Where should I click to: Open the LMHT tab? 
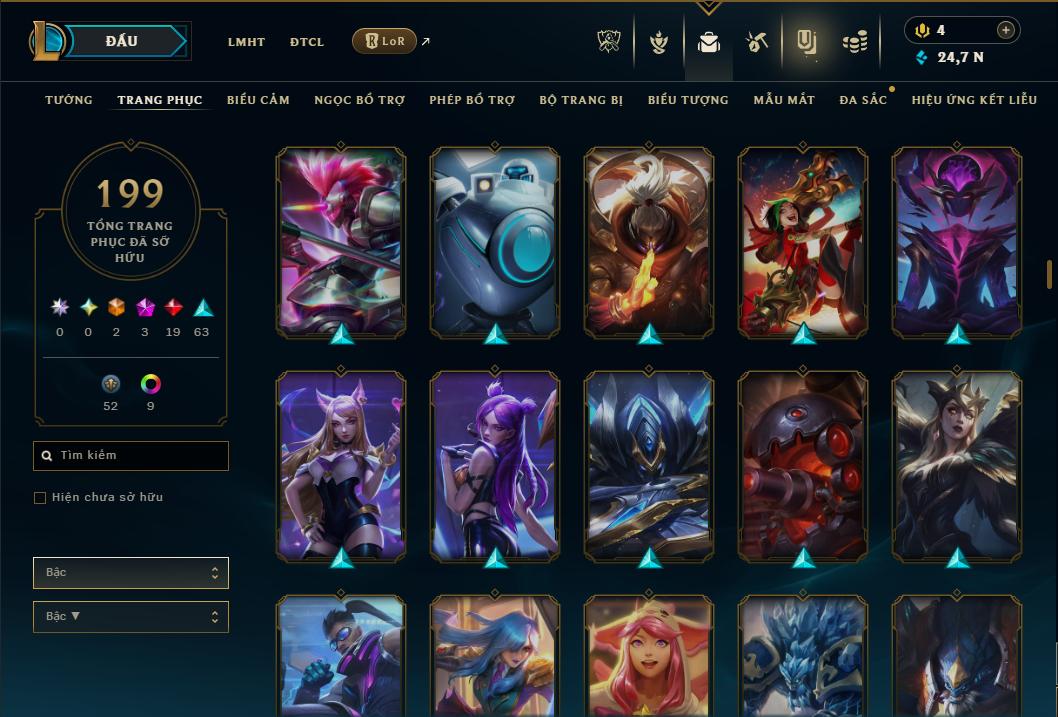[x=246, y=42]
